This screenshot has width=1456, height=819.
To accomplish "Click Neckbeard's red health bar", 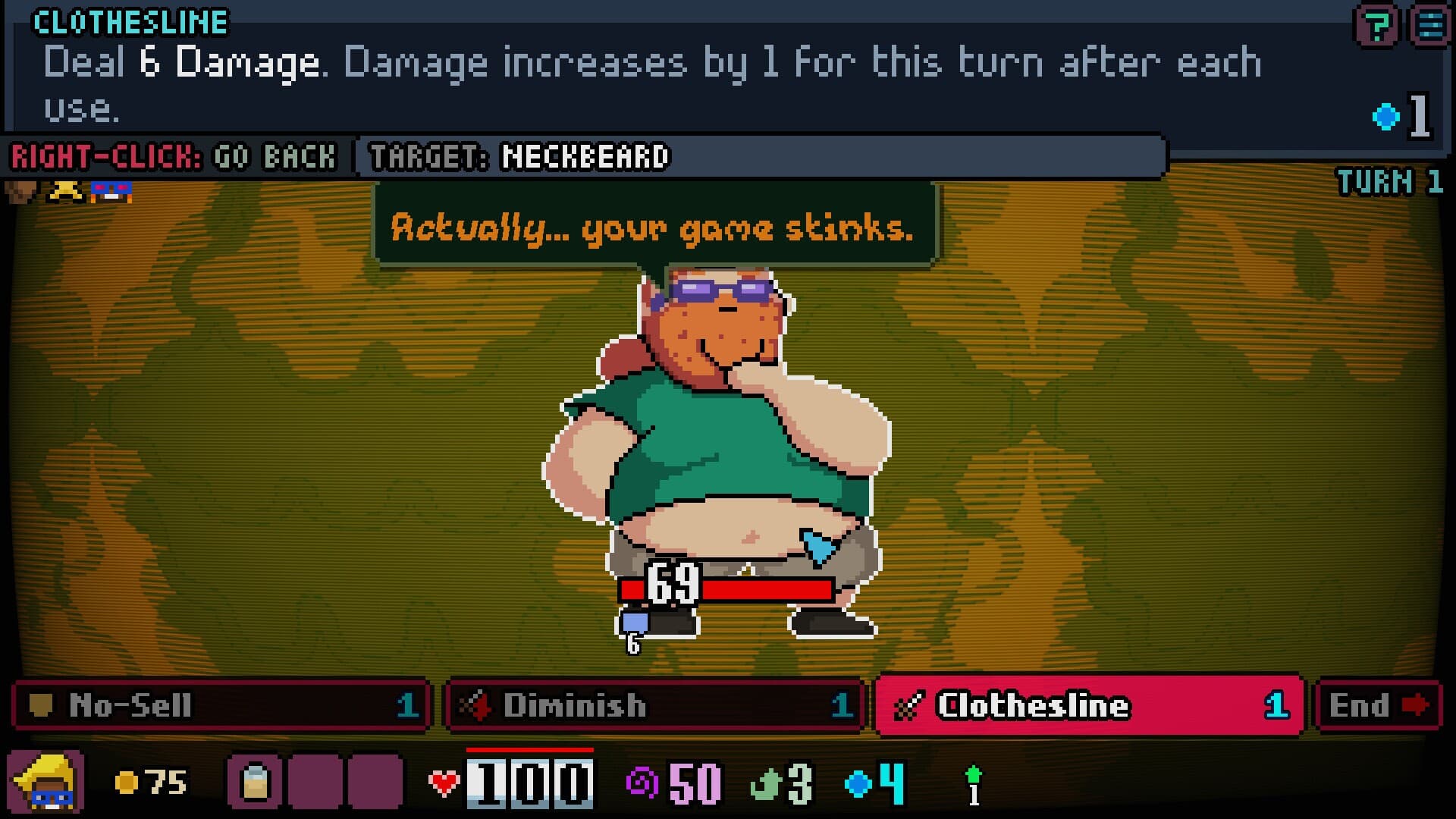I will 758,588.
